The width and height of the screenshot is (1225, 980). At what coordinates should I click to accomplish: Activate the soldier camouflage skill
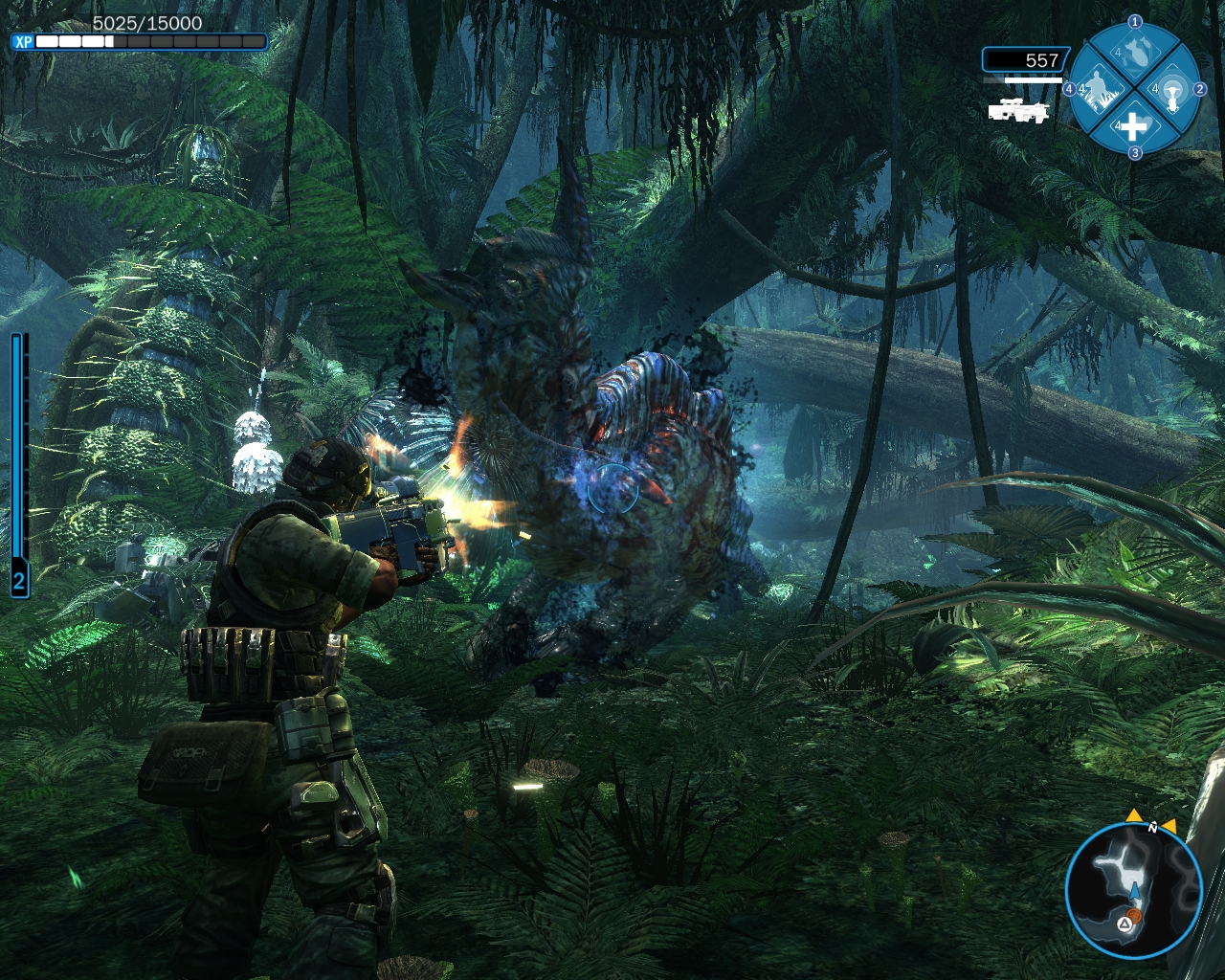coord(1100,92)
